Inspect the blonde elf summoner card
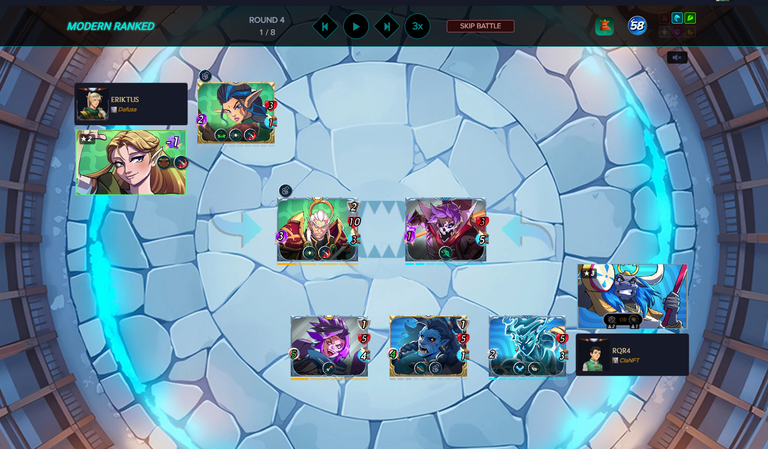 click(131, 162)
